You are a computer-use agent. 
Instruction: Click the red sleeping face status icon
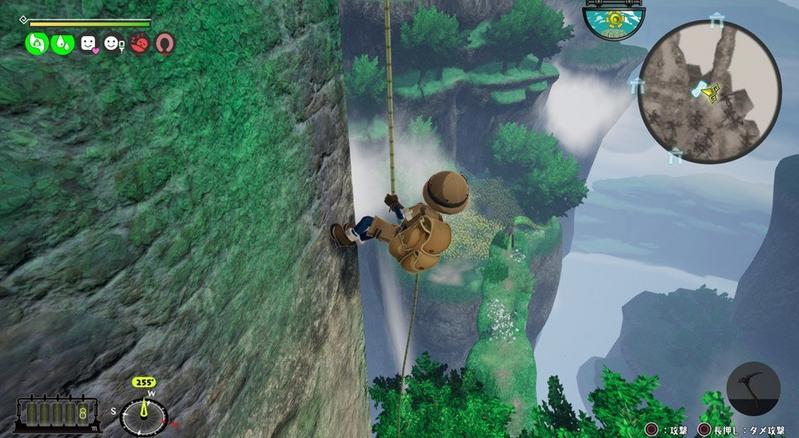coord(140,43)
